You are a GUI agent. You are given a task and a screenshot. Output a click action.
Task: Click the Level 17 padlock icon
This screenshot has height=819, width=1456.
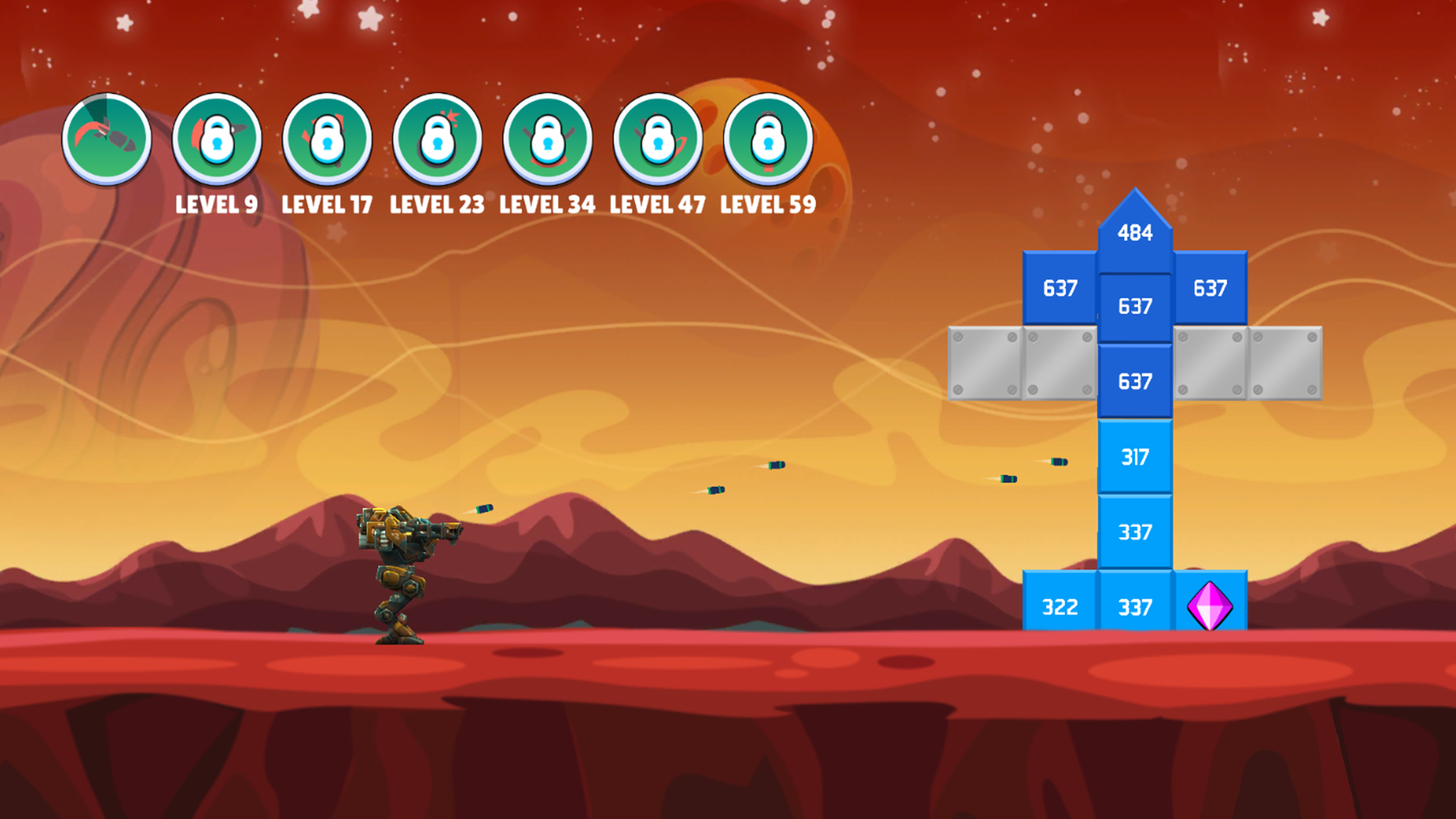click(327, 139)
